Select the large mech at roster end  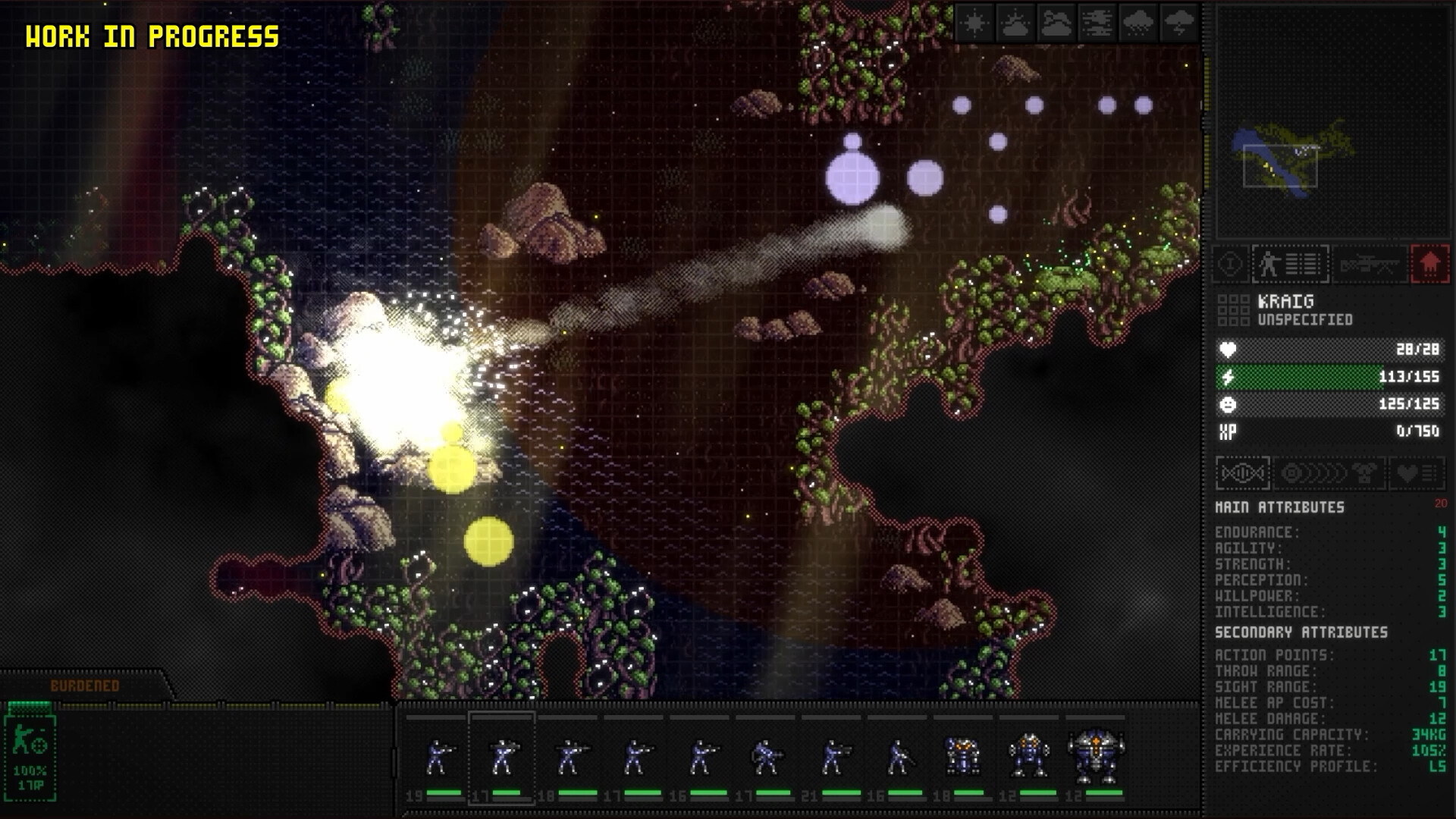(1095, 756)
